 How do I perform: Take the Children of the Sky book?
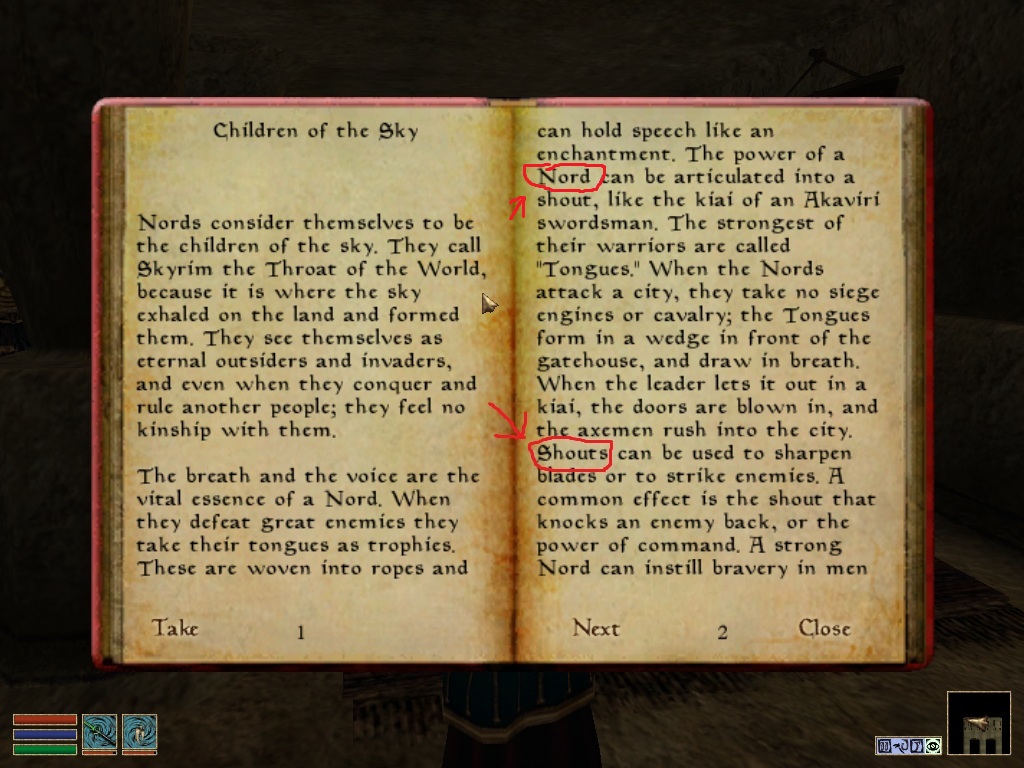pyautogui.click(x=175, y=628)
